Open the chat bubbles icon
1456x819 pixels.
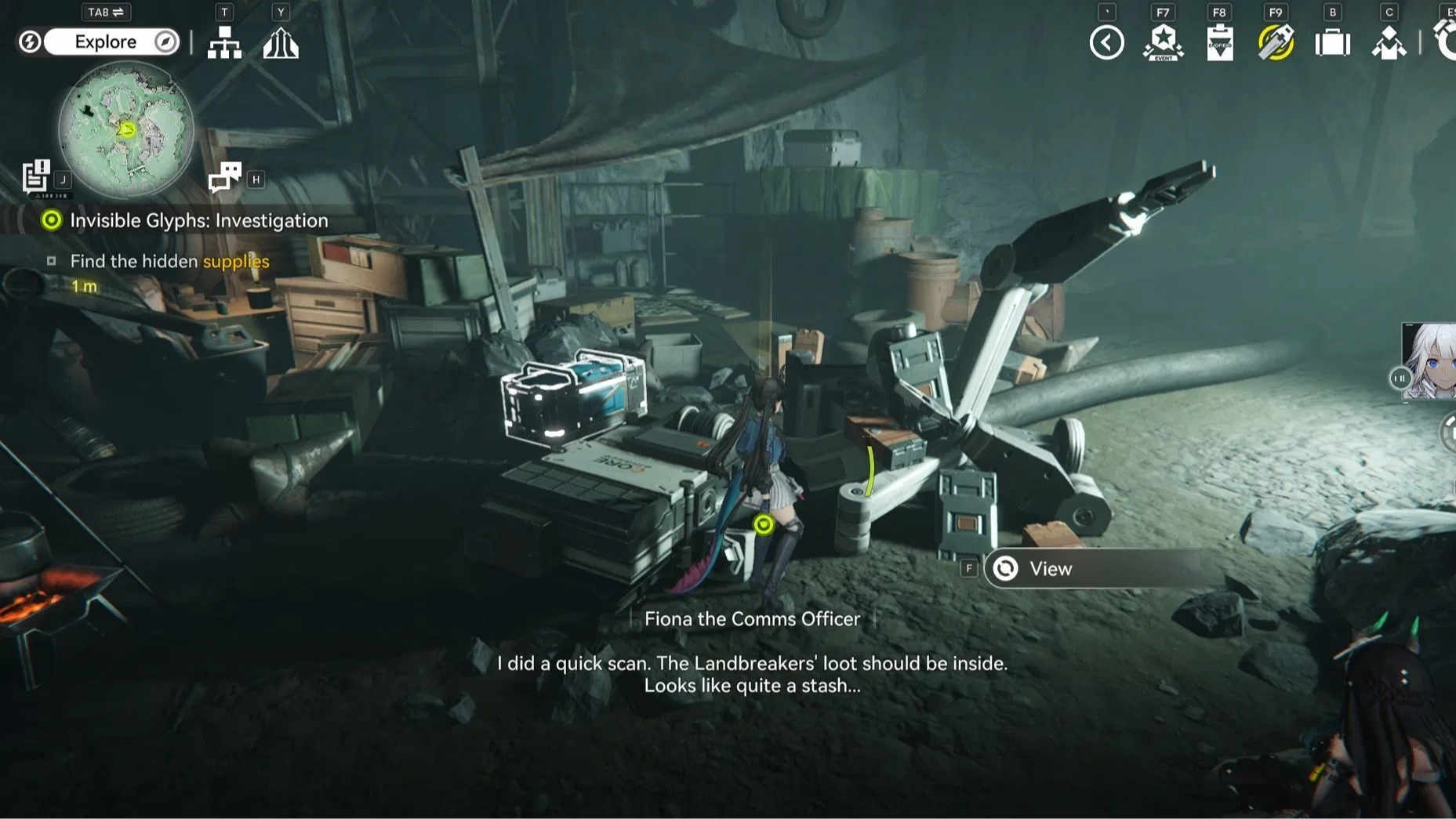(225, 177)
